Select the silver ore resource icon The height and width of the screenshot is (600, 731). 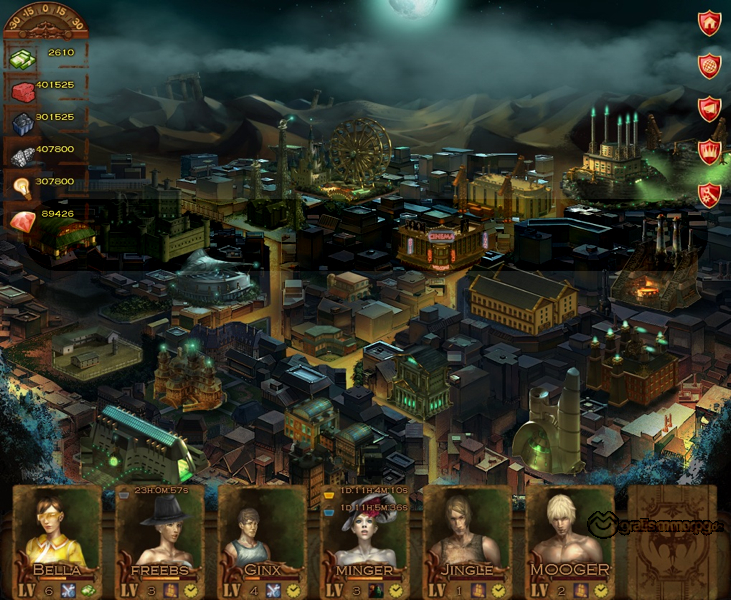click(22, 154)
